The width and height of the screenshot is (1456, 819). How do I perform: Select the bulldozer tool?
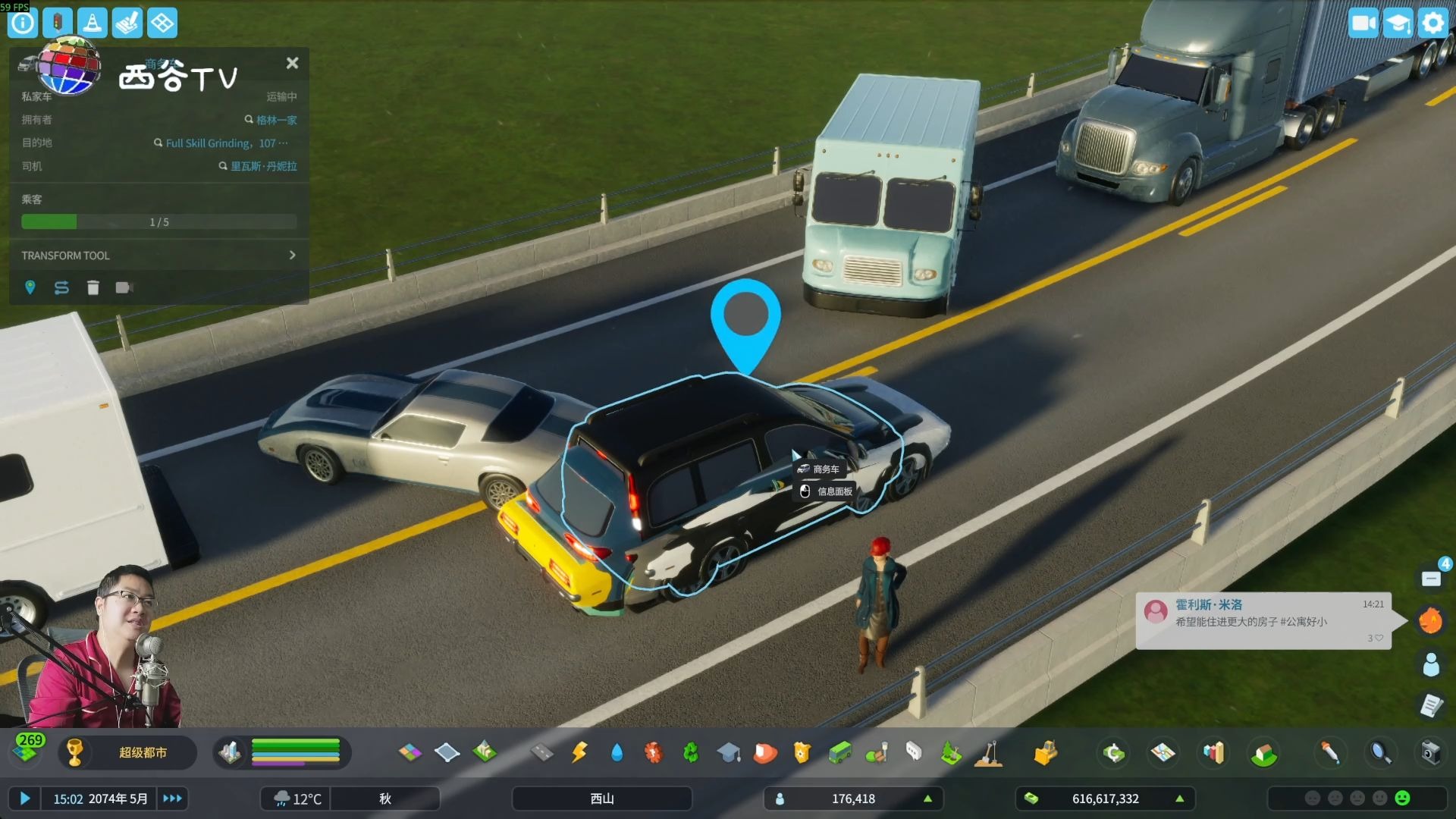(x=1045, y=752)
